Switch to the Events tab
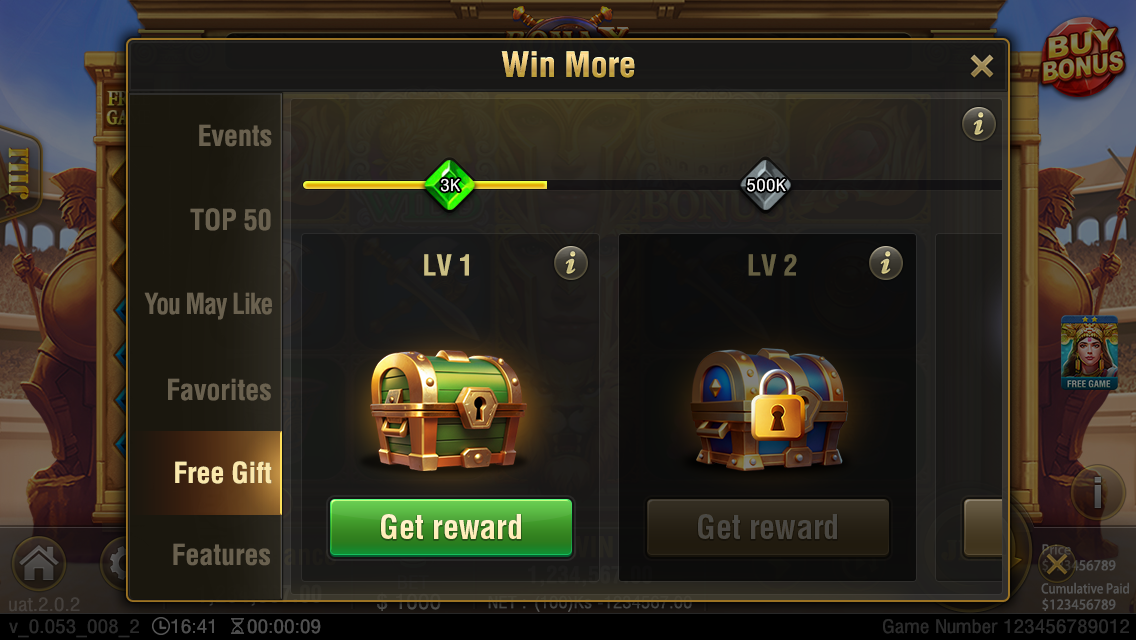Viewport: 1136px width, 640px height. click(234, 136)
